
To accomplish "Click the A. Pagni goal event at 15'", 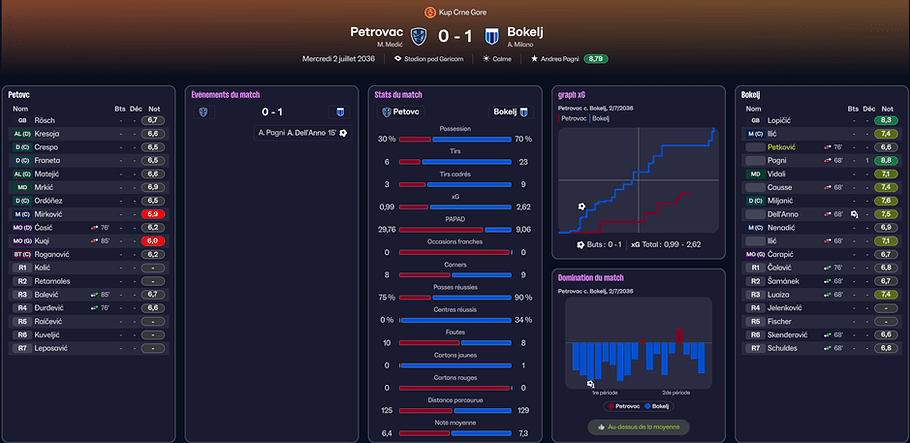I will (300, 132).
